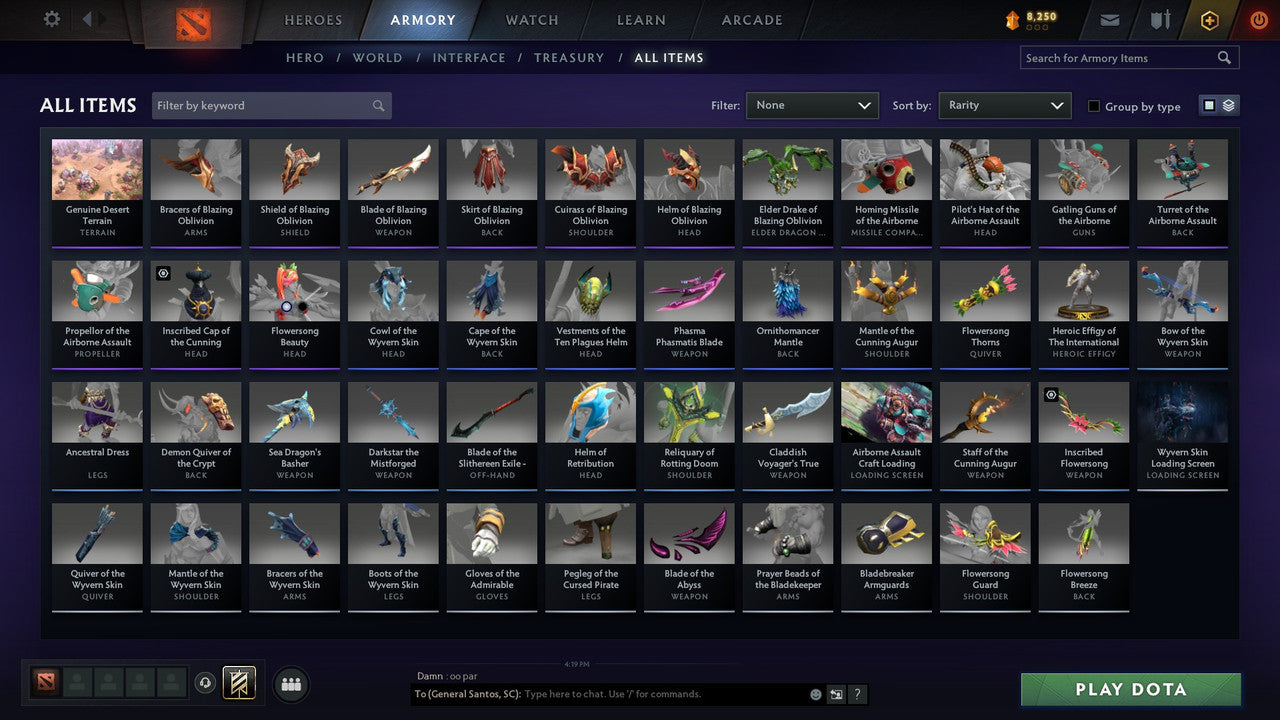Open Dota Plus with the gold hexagon icon
Screen dimensions: 1280x720
(1209, 19)
